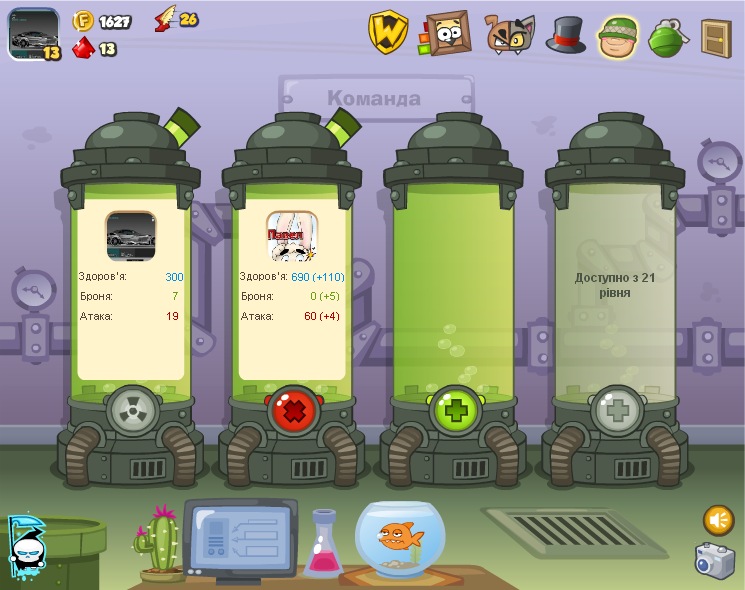Click the lightning energy icon
The image size is (745, 590).
point(165,20)
